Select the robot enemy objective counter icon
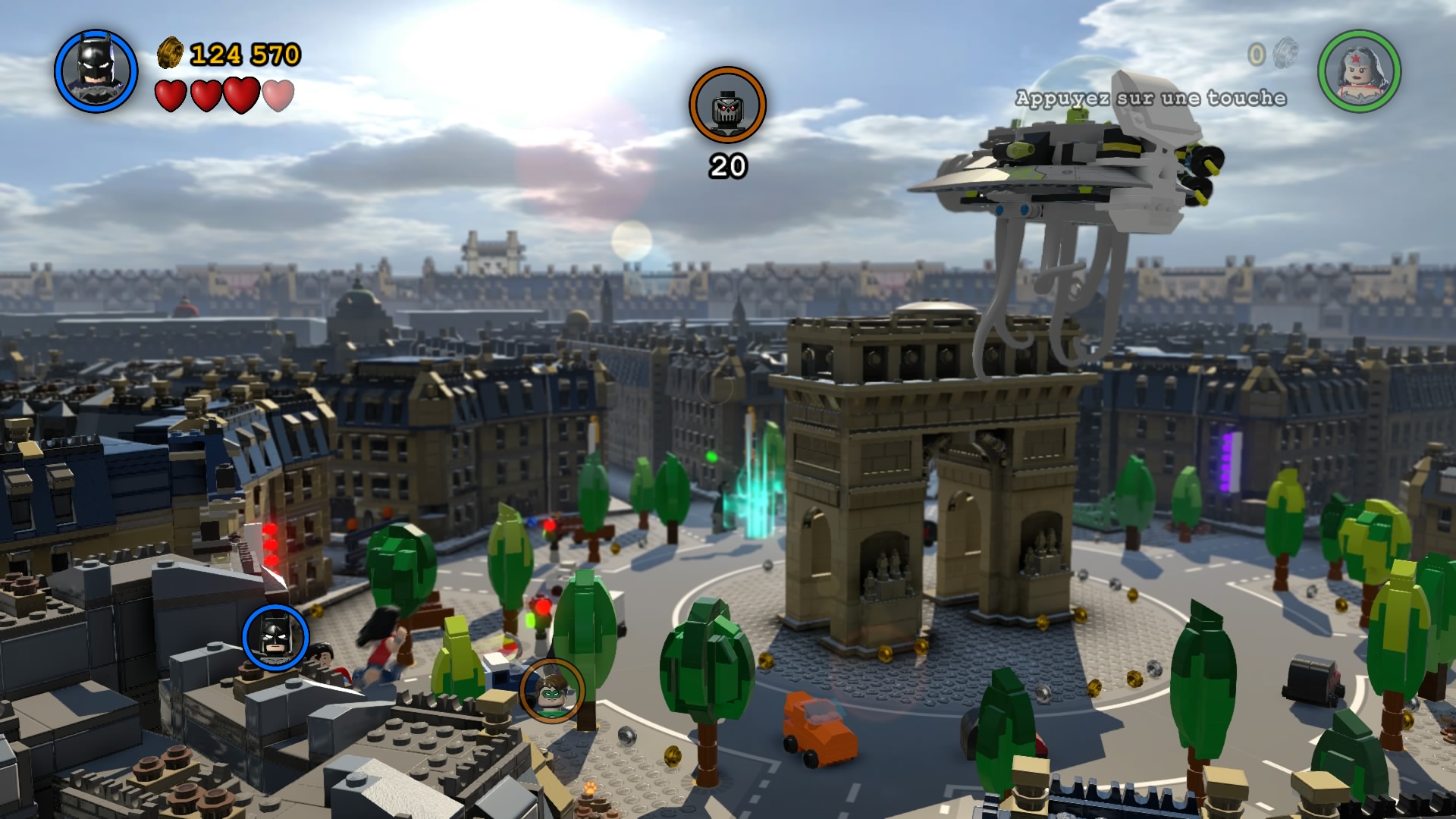This screenshot has height=819, width=1456. click(x=727, y=105)
